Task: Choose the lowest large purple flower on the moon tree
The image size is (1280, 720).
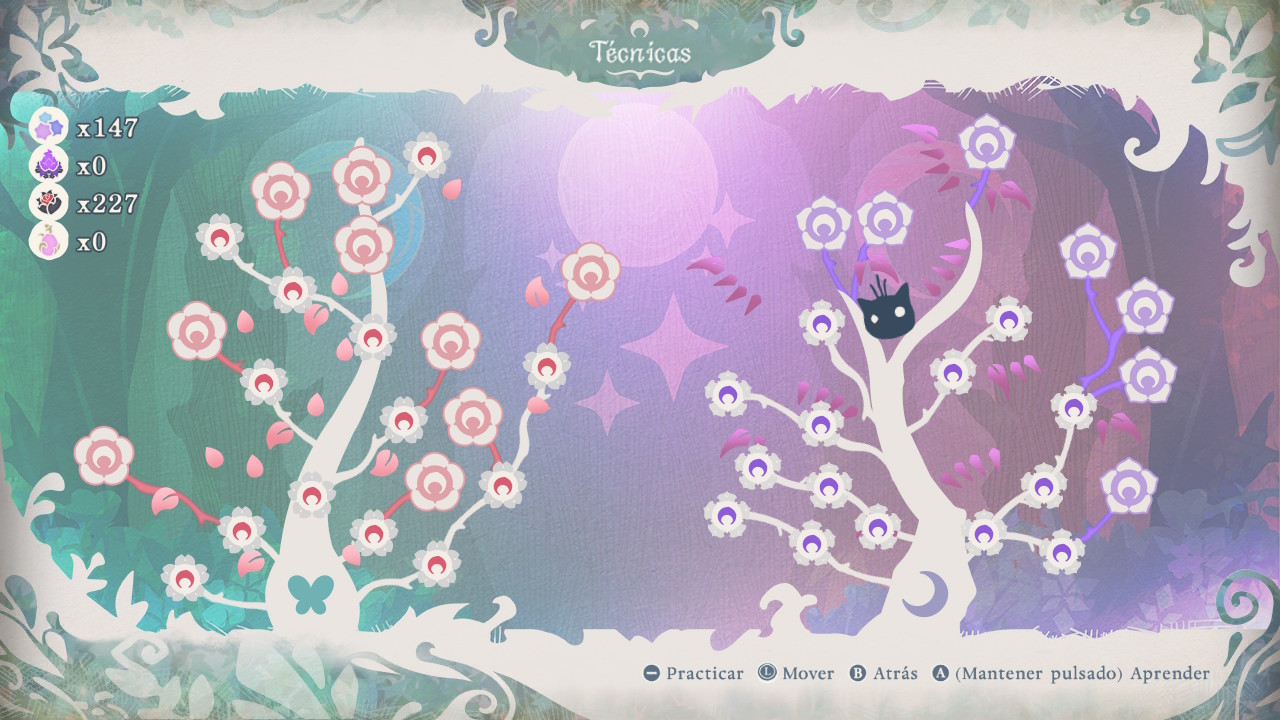Action: click(x=1128, y=486)
